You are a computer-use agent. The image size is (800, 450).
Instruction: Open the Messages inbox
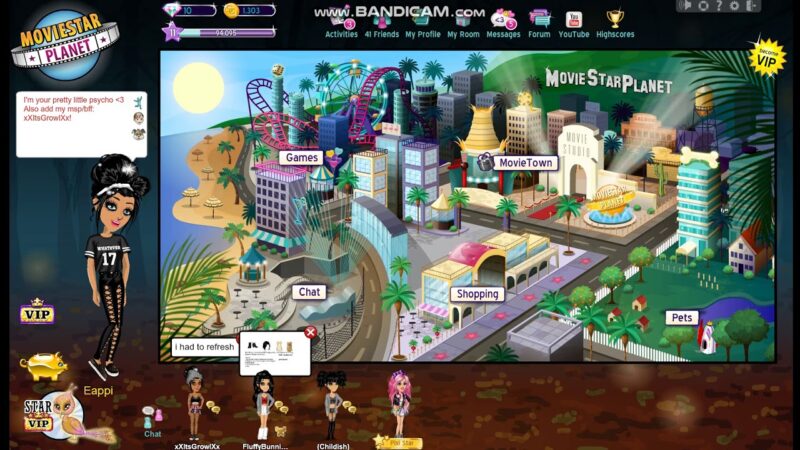point(503,24)
